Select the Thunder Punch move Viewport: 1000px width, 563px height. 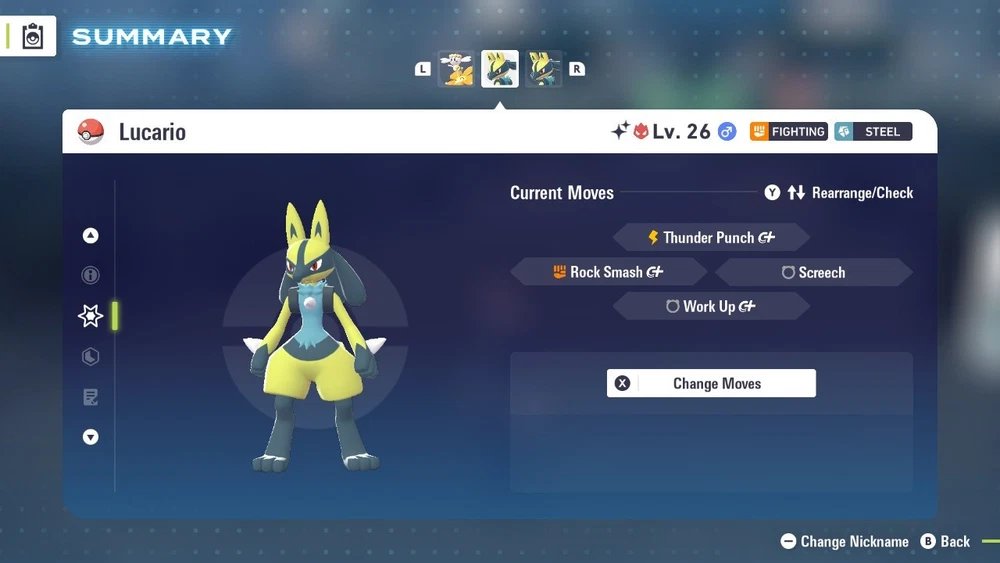point(711,238)
